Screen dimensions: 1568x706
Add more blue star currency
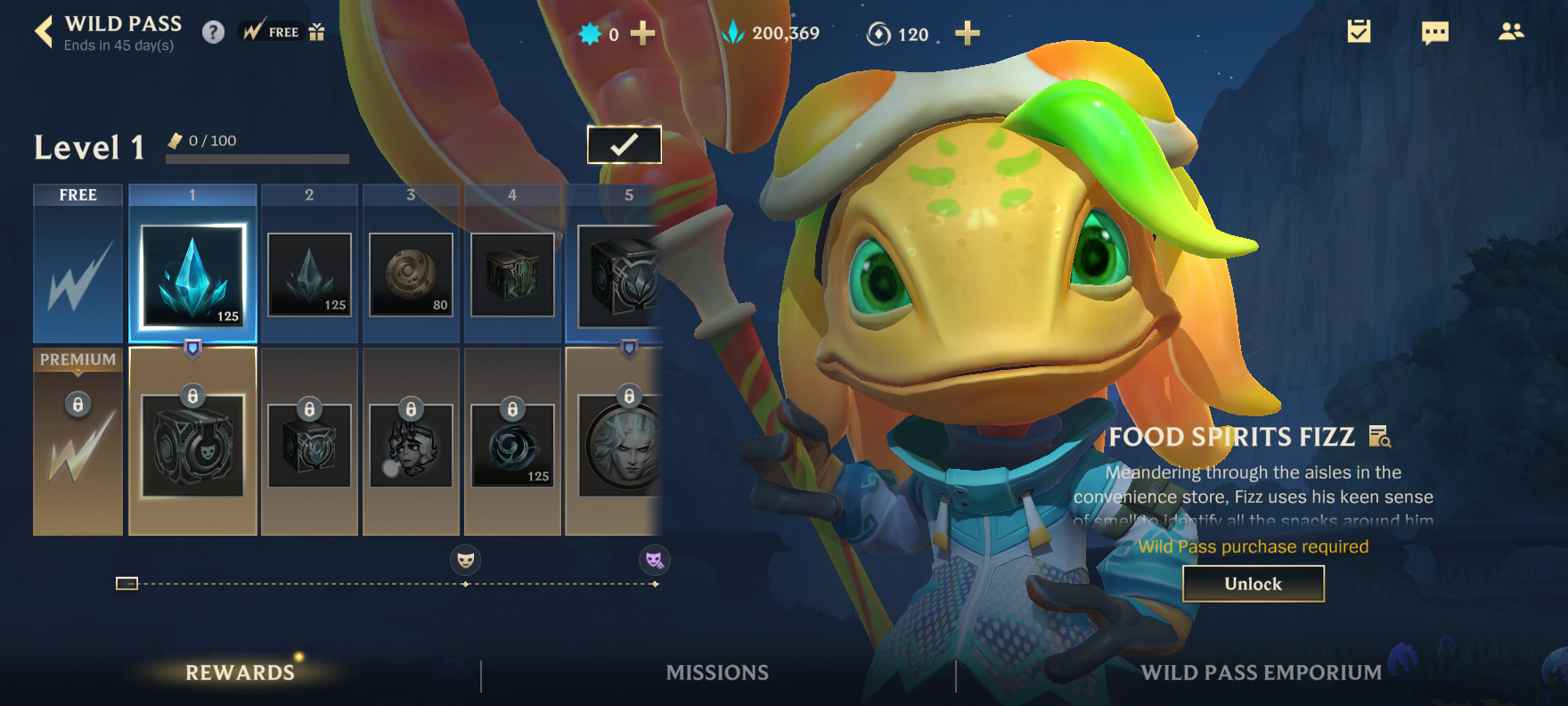[642, 34]
